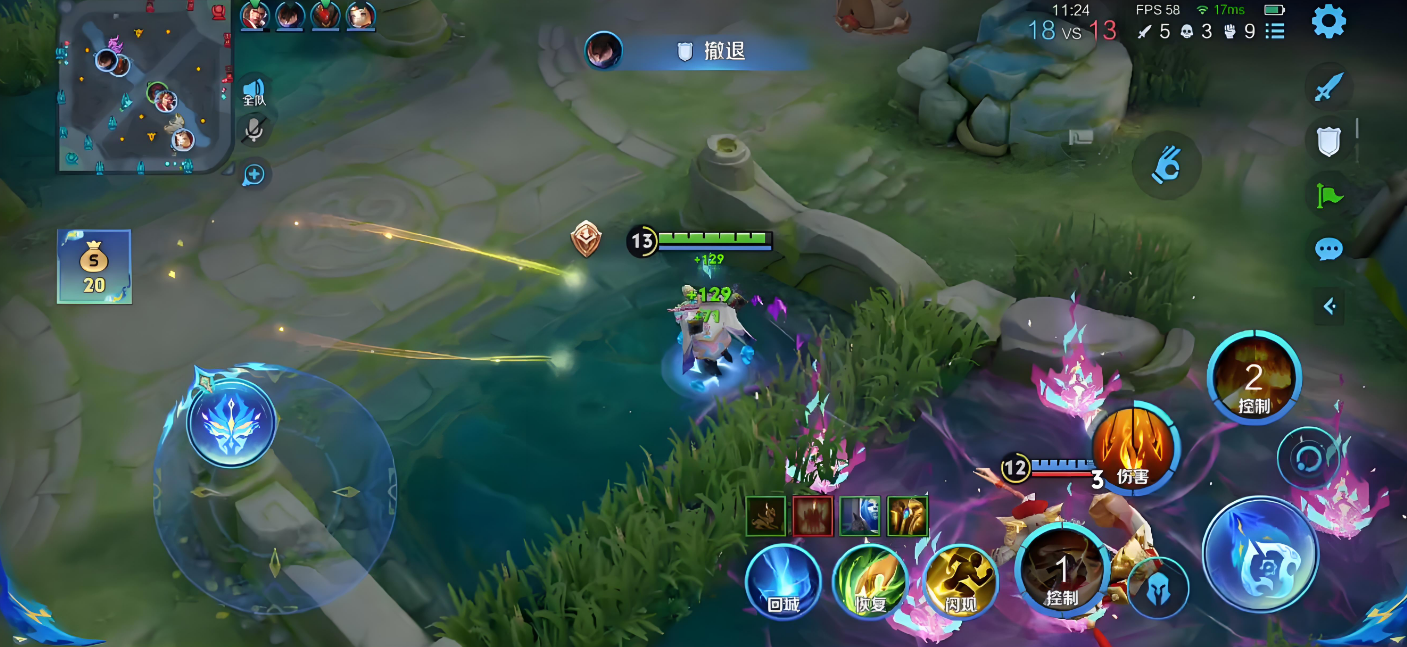The image size is (1407, 647).
Task: Activate the 伤害 damage skill
Action: click(1133, 448)
